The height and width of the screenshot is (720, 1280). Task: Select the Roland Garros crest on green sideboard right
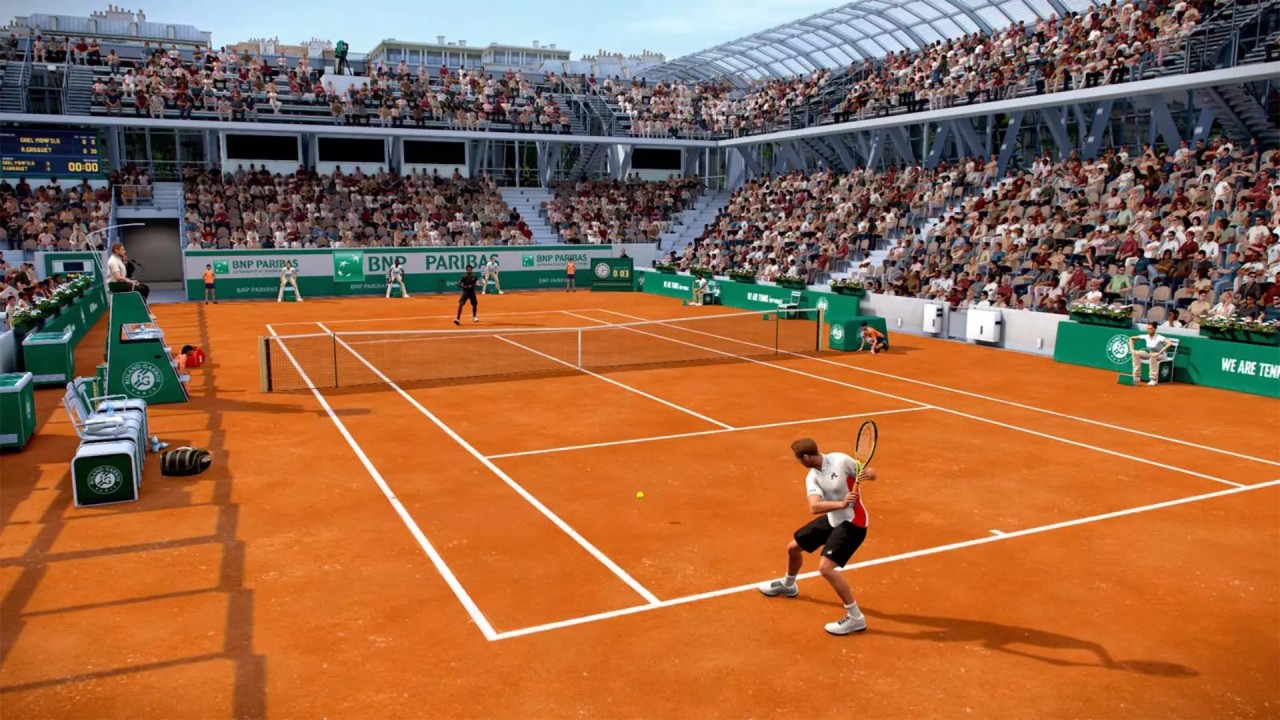coord(1118,349)
